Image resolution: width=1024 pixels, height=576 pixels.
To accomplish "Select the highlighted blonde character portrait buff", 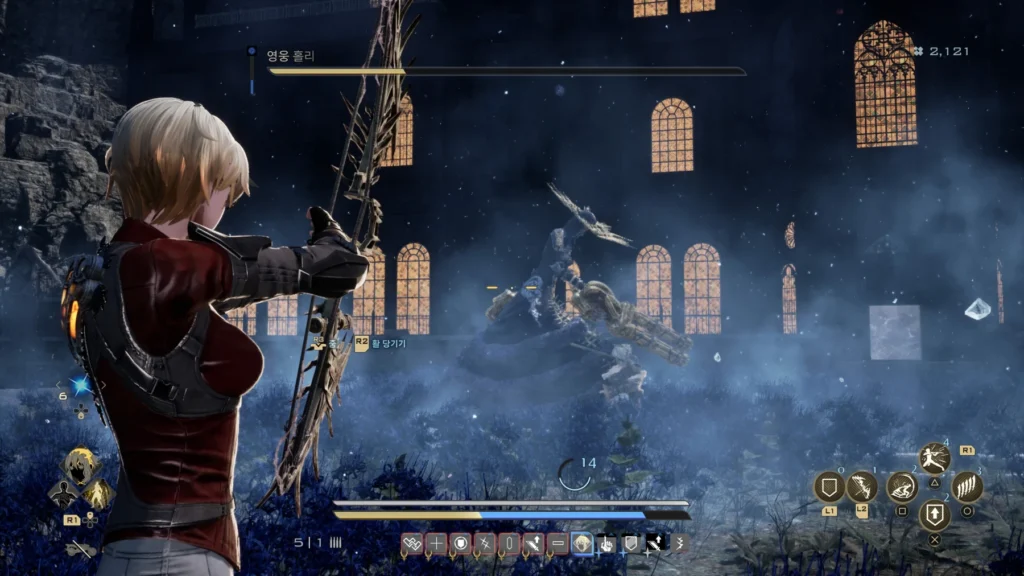I will click(582, 544).
